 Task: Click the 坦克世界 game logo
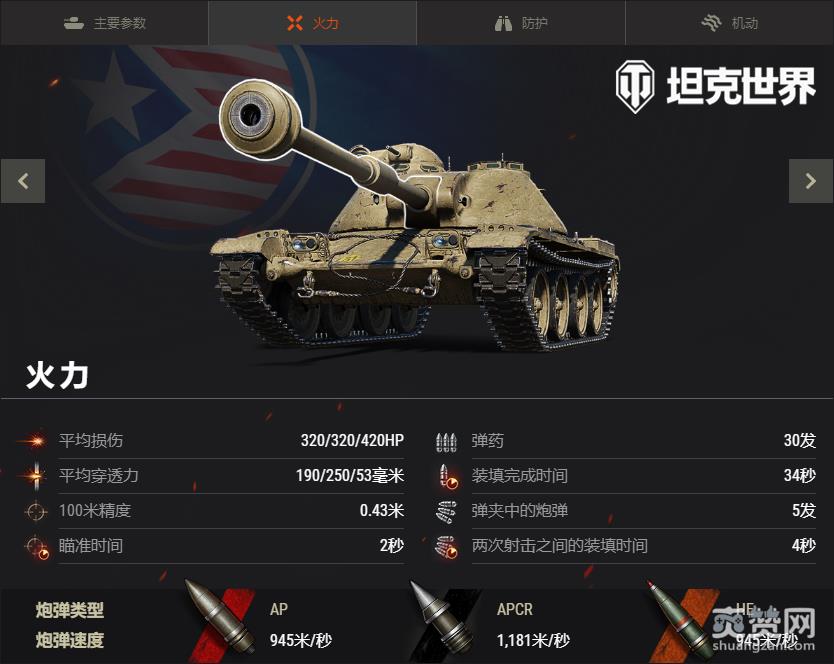[715, 87]
